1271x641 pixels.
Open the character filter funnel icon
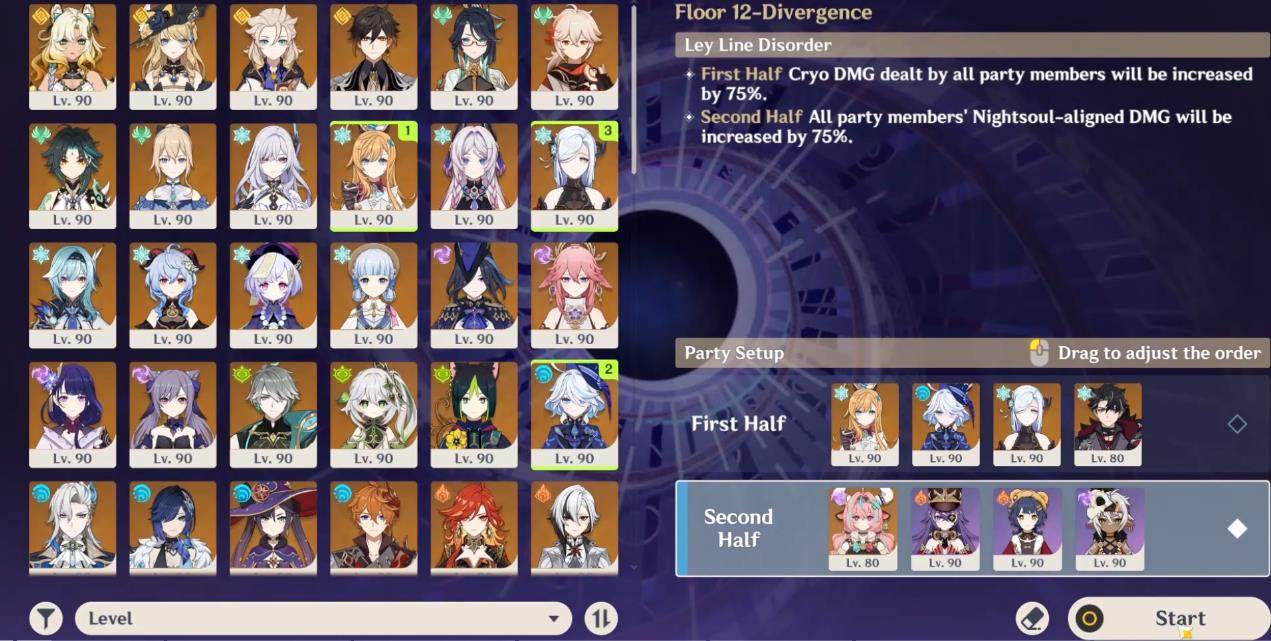(46, 618)
